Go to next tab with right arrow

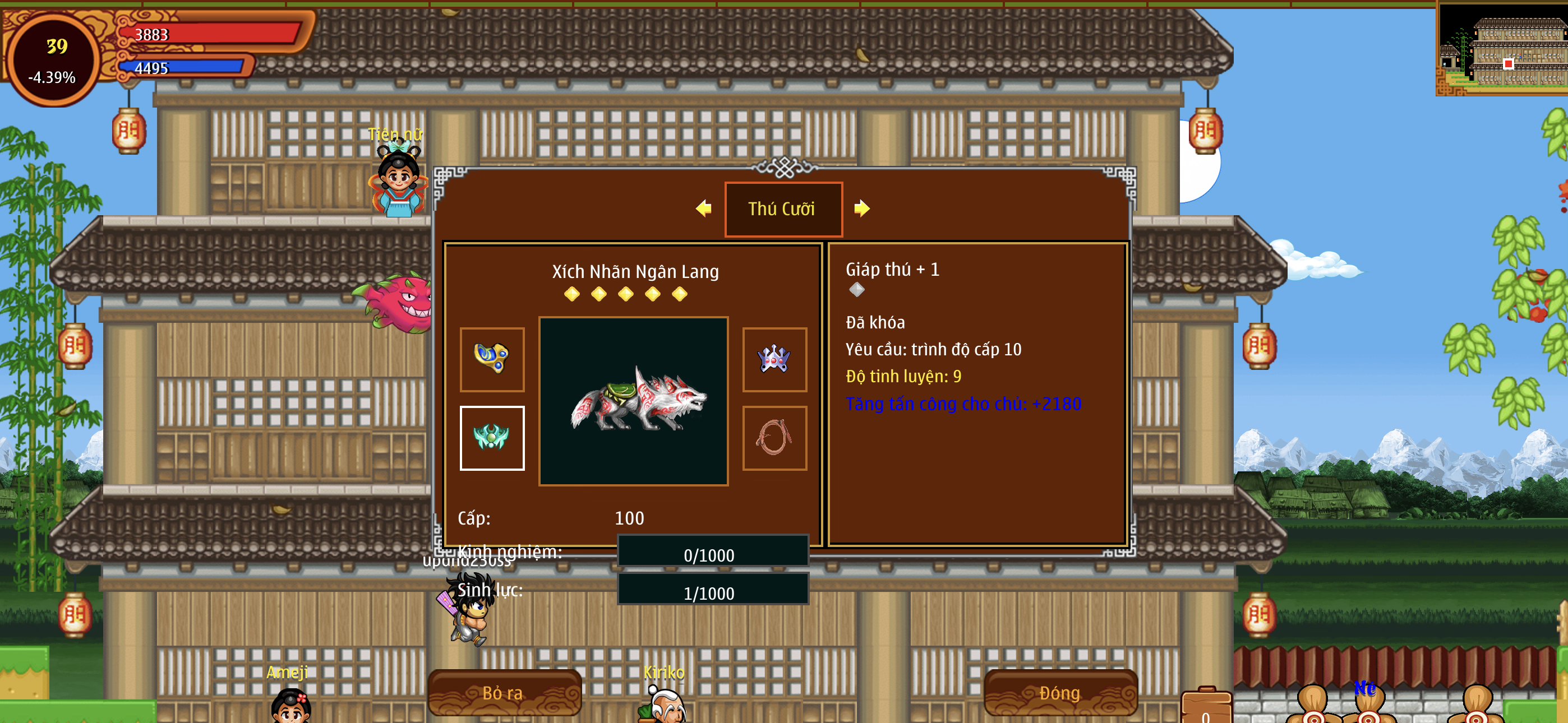[861, 208]
